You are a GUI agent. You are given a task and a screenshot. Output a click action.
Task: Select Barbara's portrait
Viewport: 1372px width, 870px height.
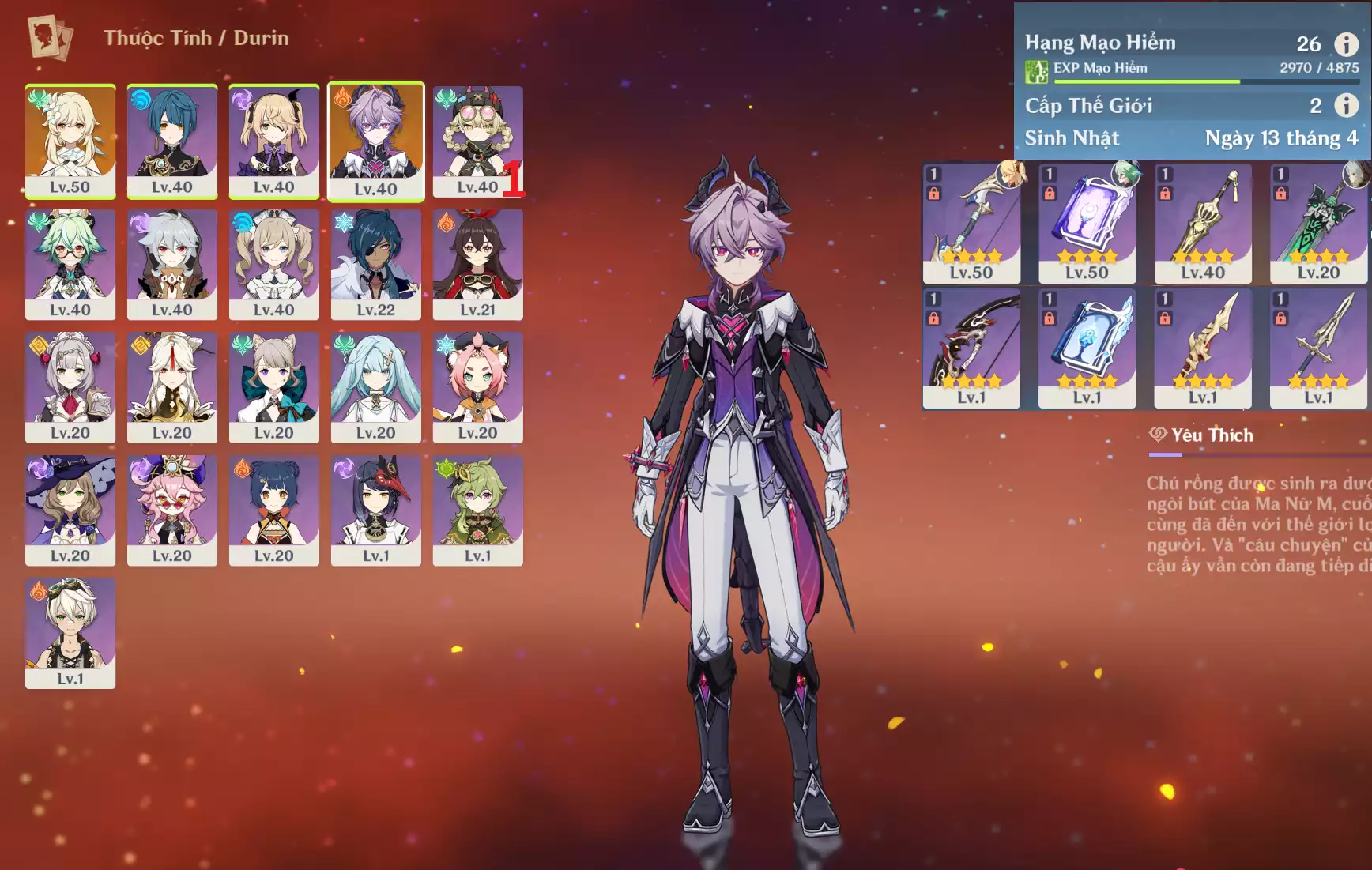tap(274, 264)
